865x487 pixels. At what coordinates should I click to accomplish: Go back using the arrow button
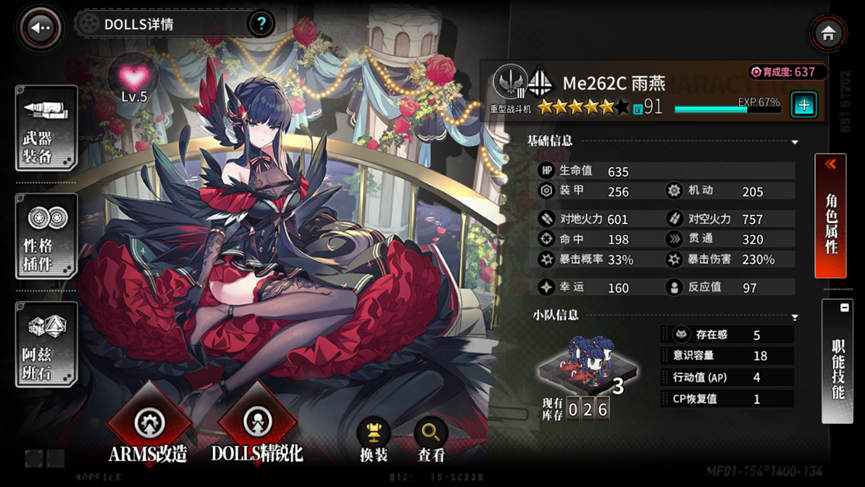pos(40,28)
